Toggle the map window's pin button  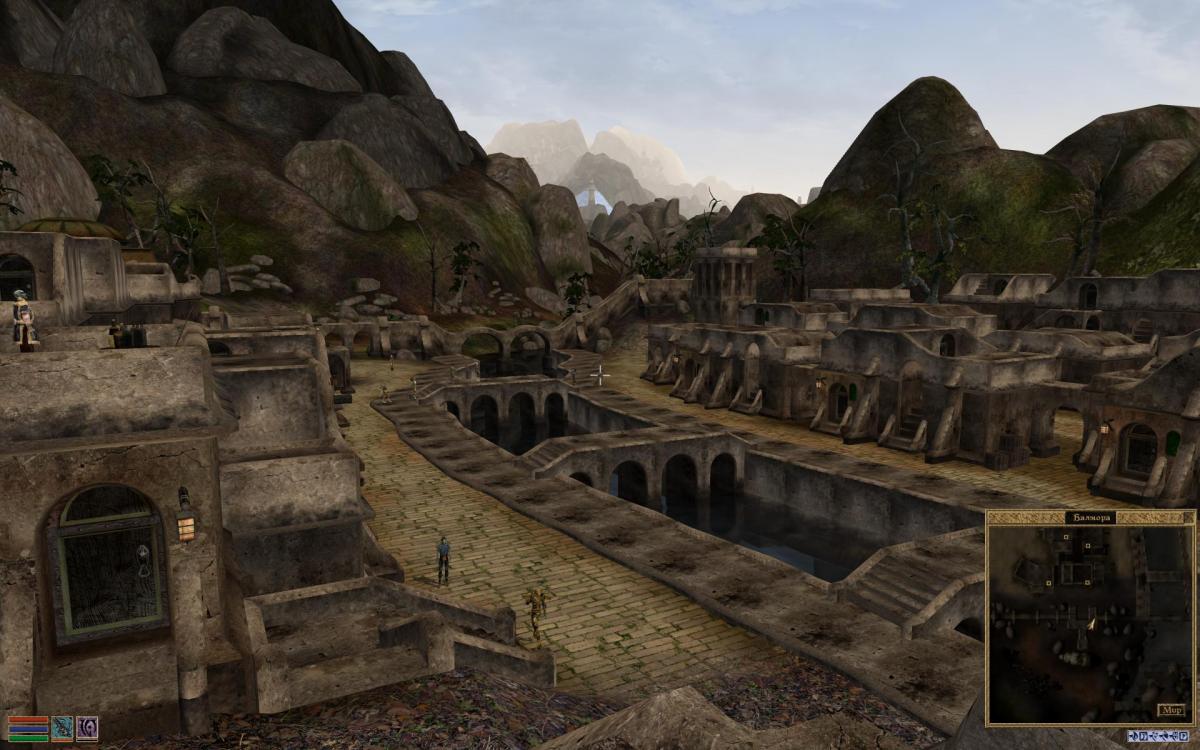point(1188,517)
